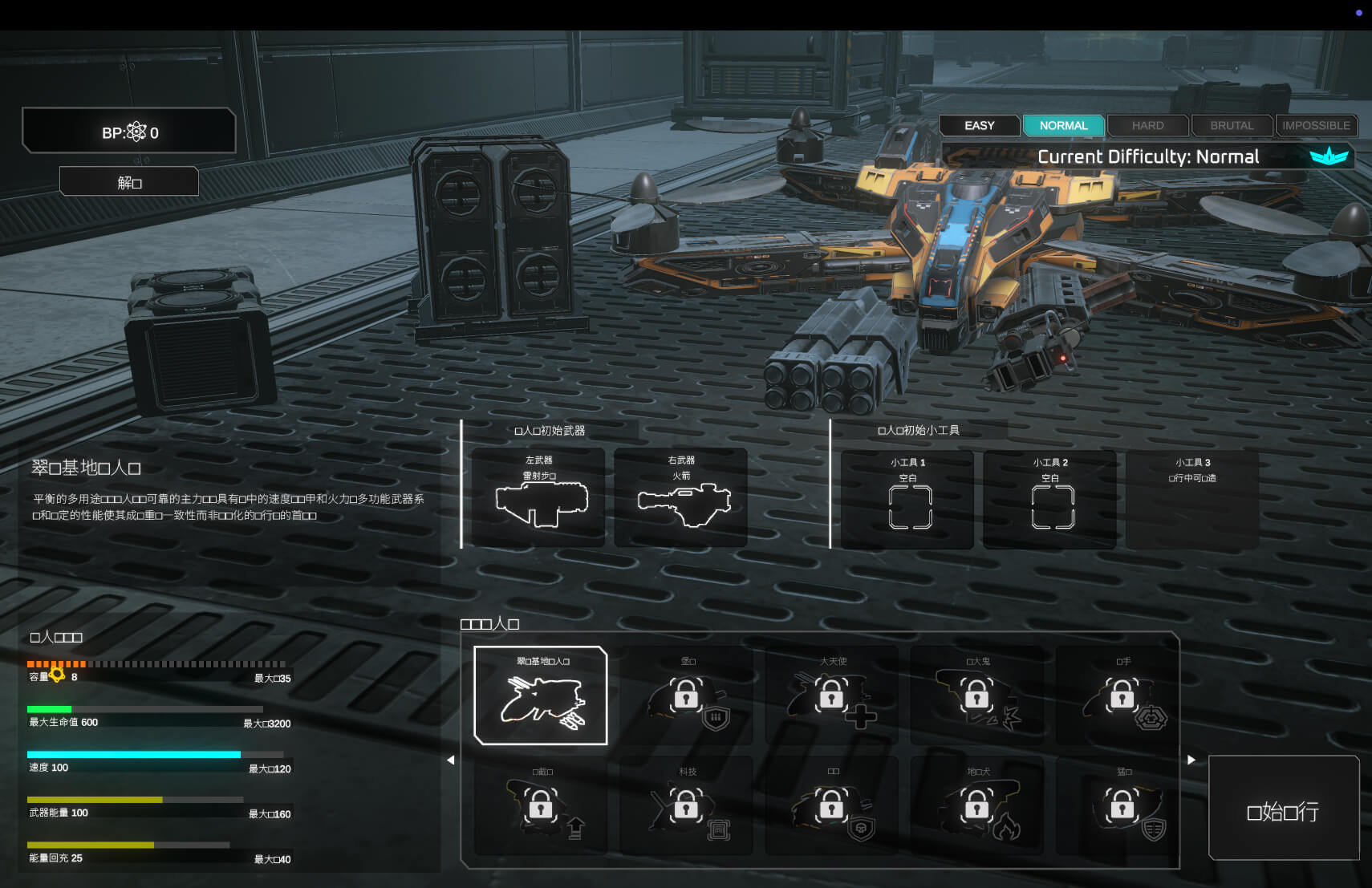Open the right weapon rocket slot

pos(681,497)
